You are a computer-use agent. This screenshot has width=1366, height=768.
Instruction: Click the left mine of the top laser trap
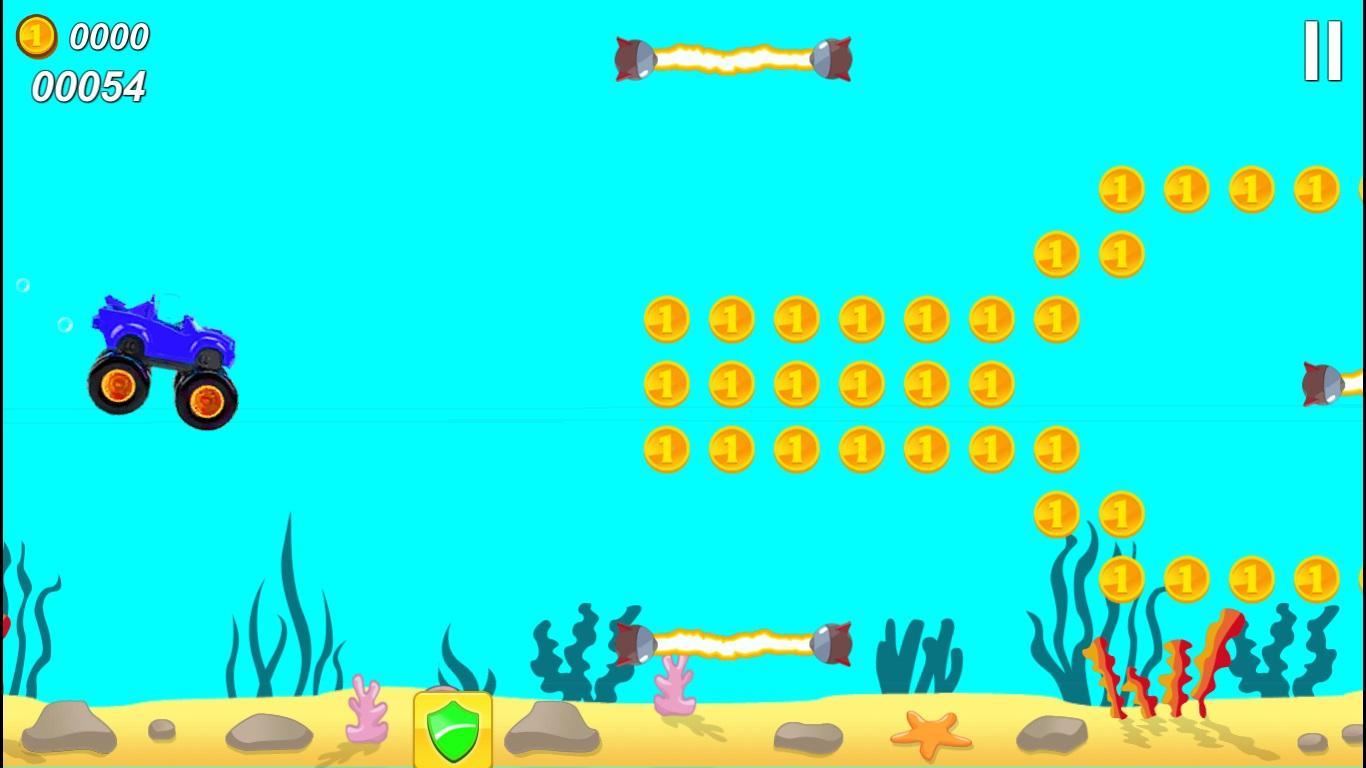pos(634,58)
